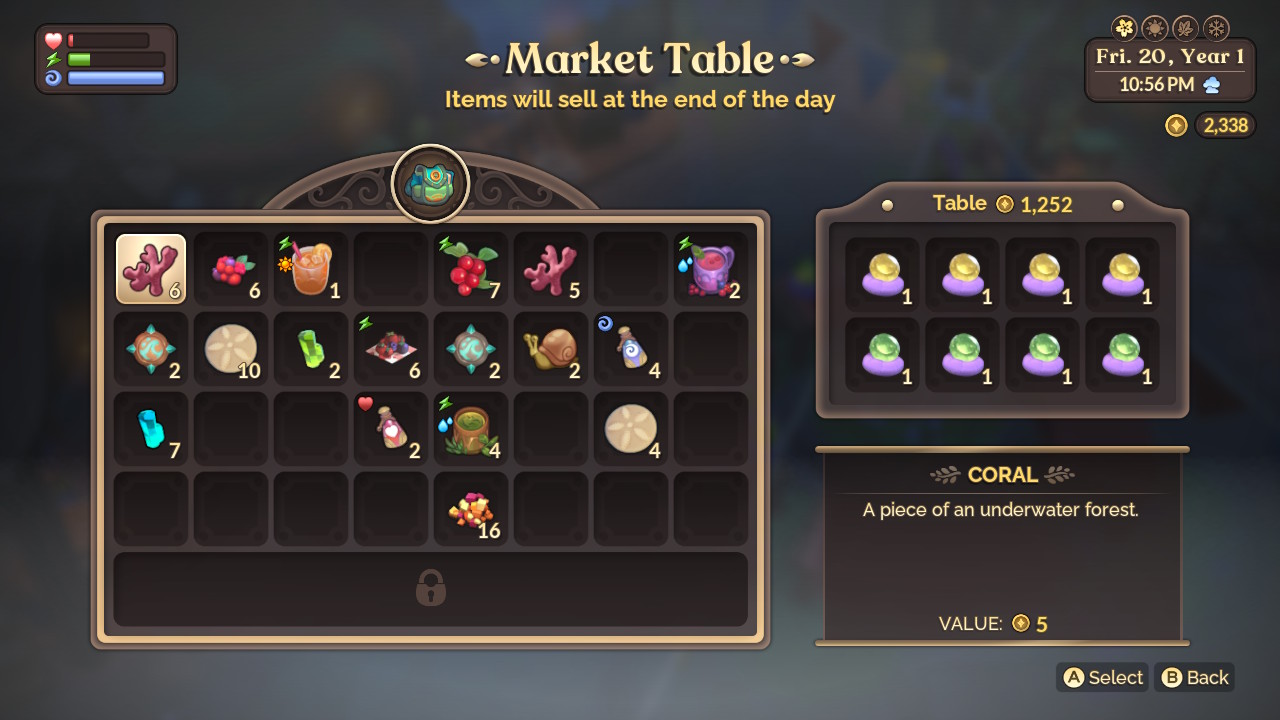Select the stack of 10 Sand Dollars

pyautogui.click(x=231, y=348)
